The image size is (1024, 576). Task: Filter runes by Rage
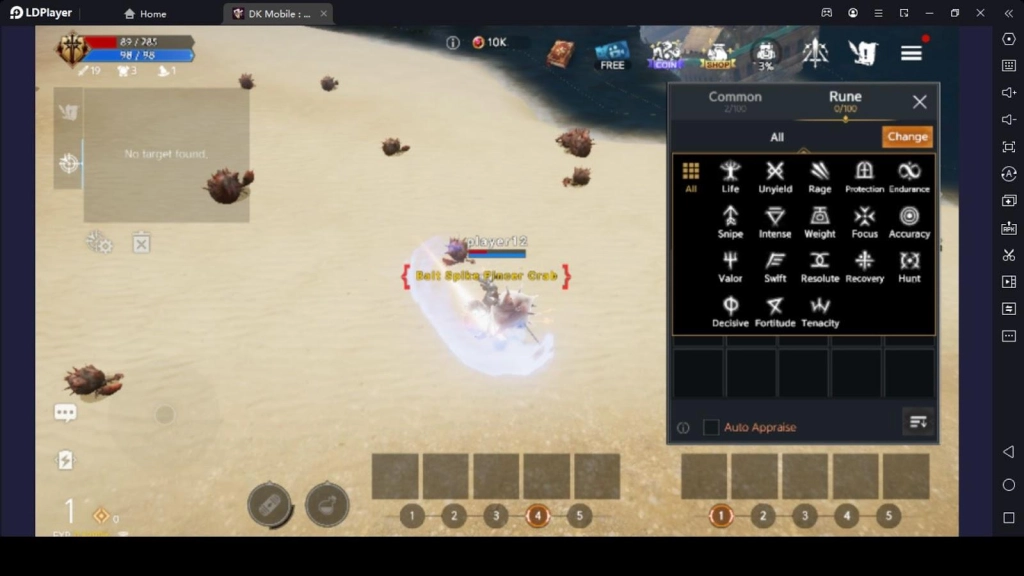click(820, 176)
